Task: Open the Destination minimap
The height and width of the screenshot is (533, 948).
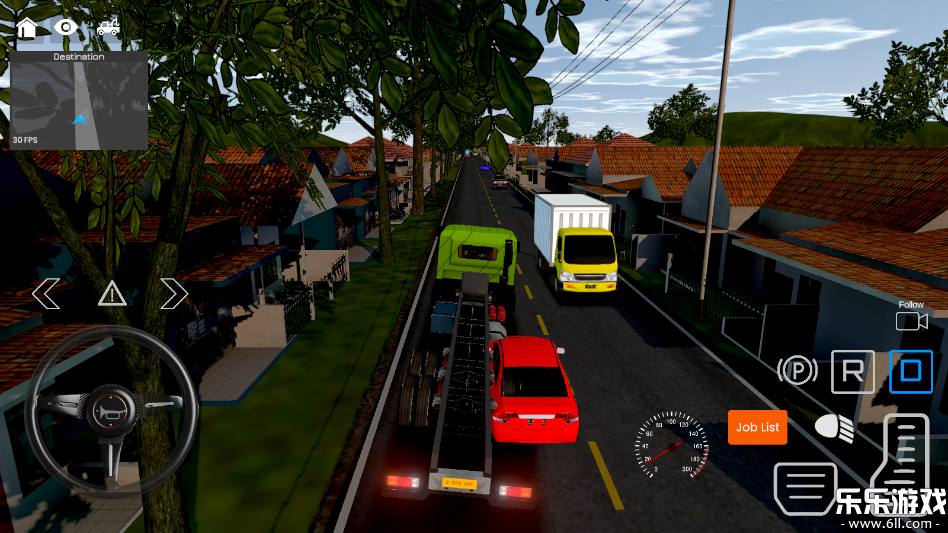Action: 79,100
